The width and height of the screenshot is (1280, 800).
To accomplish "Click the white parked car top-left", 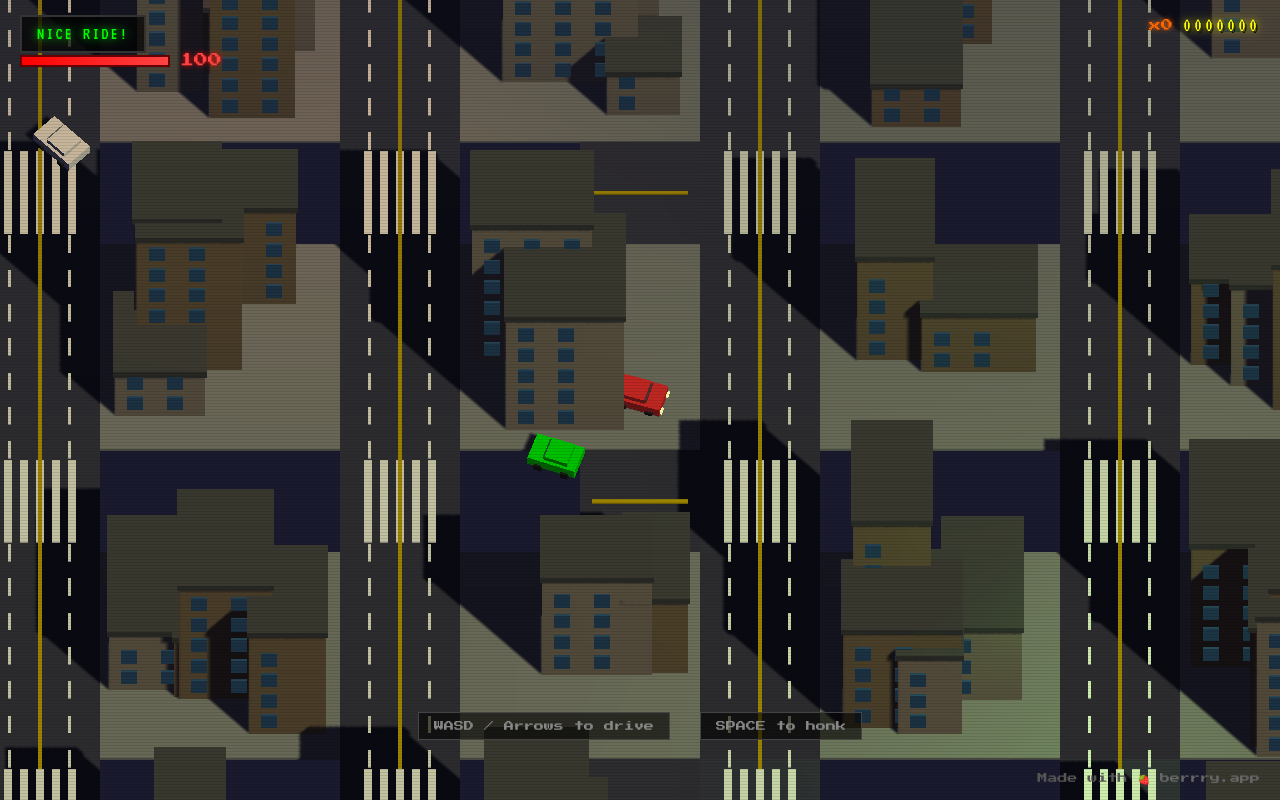I will pos(62,143).
